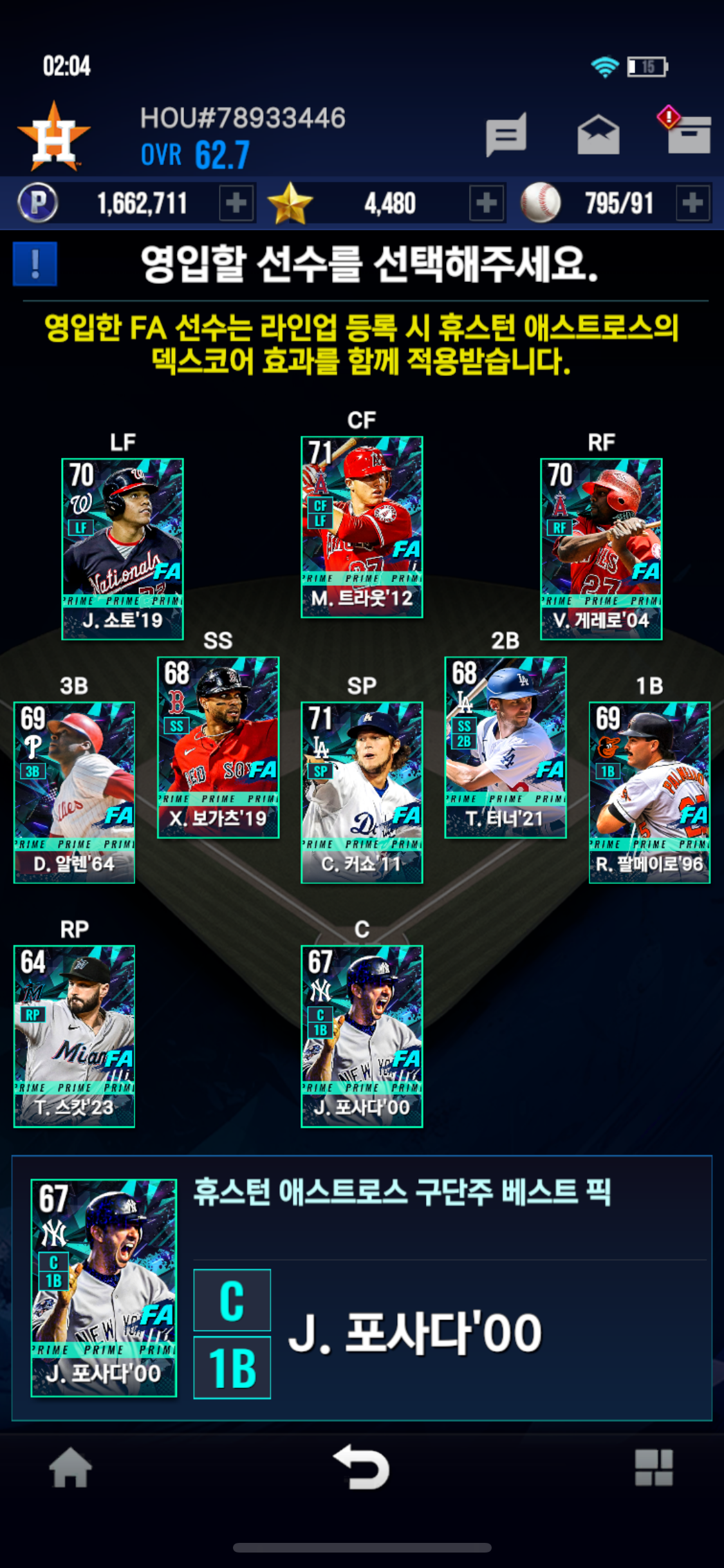Add baseballs with the plus button

[692, 203]
